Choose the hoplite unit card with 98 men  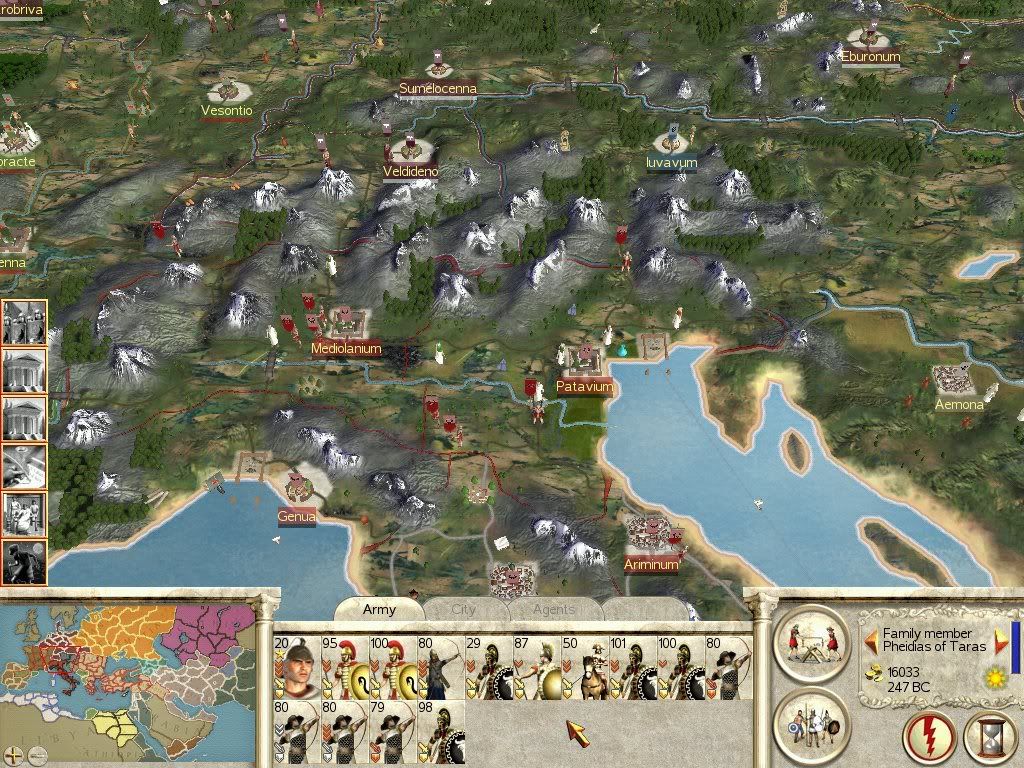(440, 731)
